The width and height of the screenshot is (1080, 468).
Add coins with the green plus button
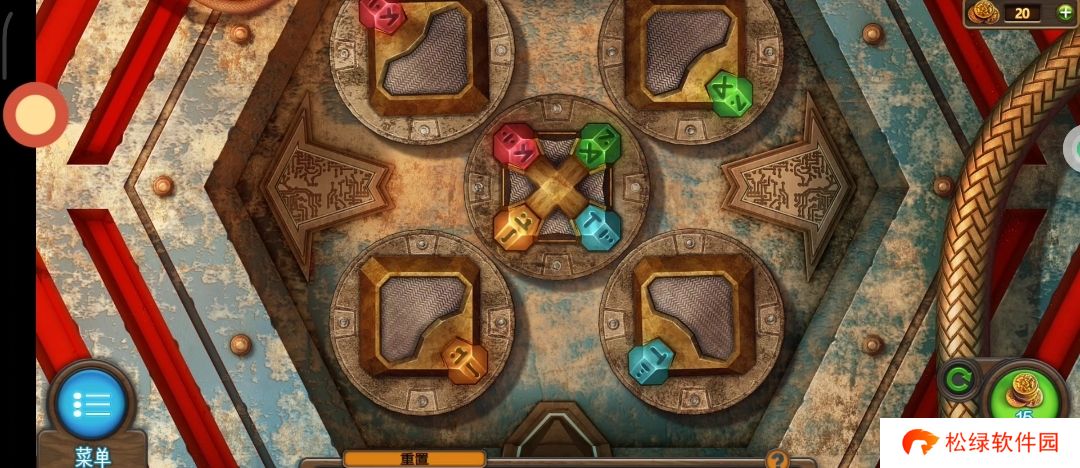coord(1064,12)
